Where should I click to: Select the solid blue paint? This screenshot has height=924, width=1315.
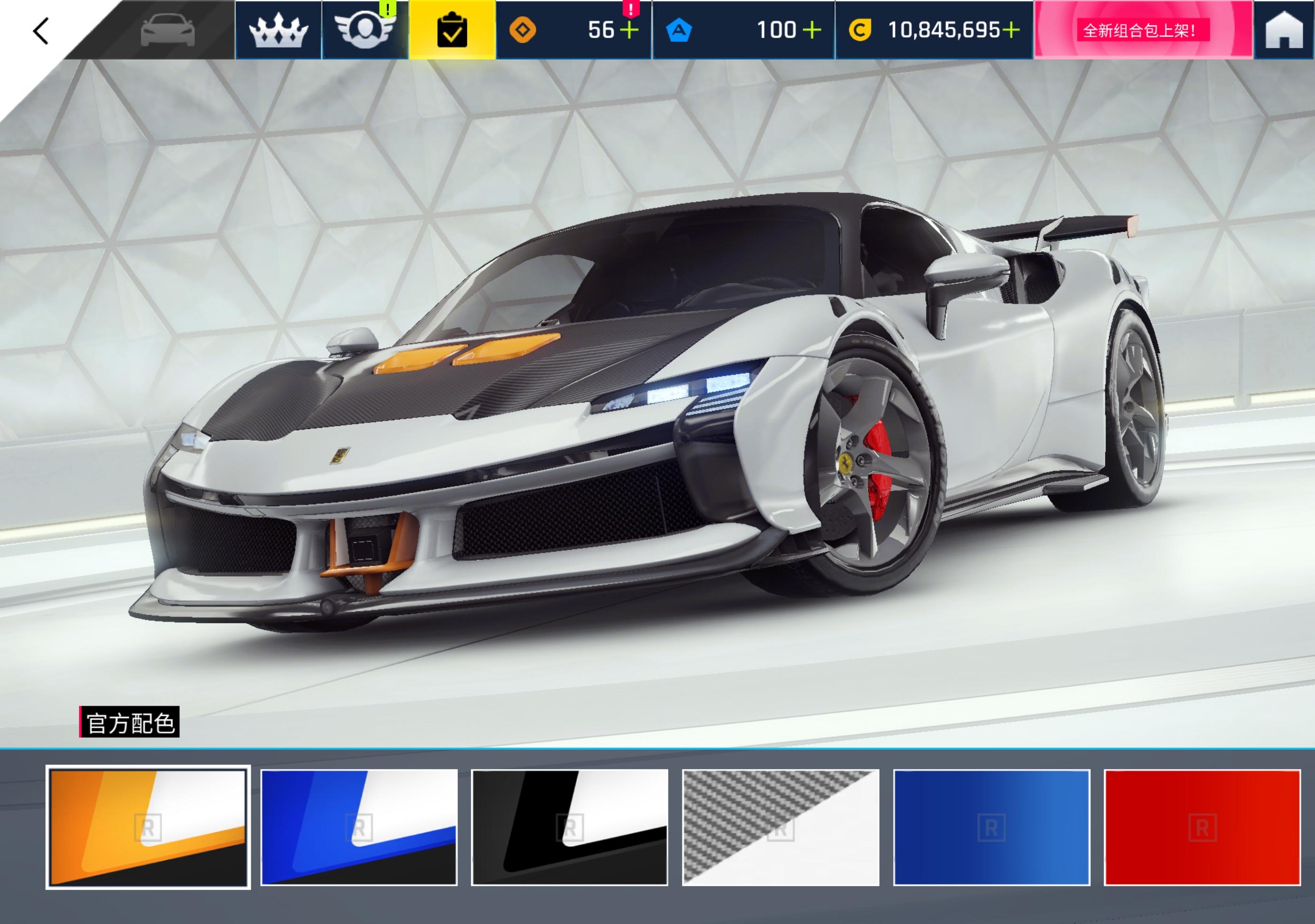click(x=991, y=827)
